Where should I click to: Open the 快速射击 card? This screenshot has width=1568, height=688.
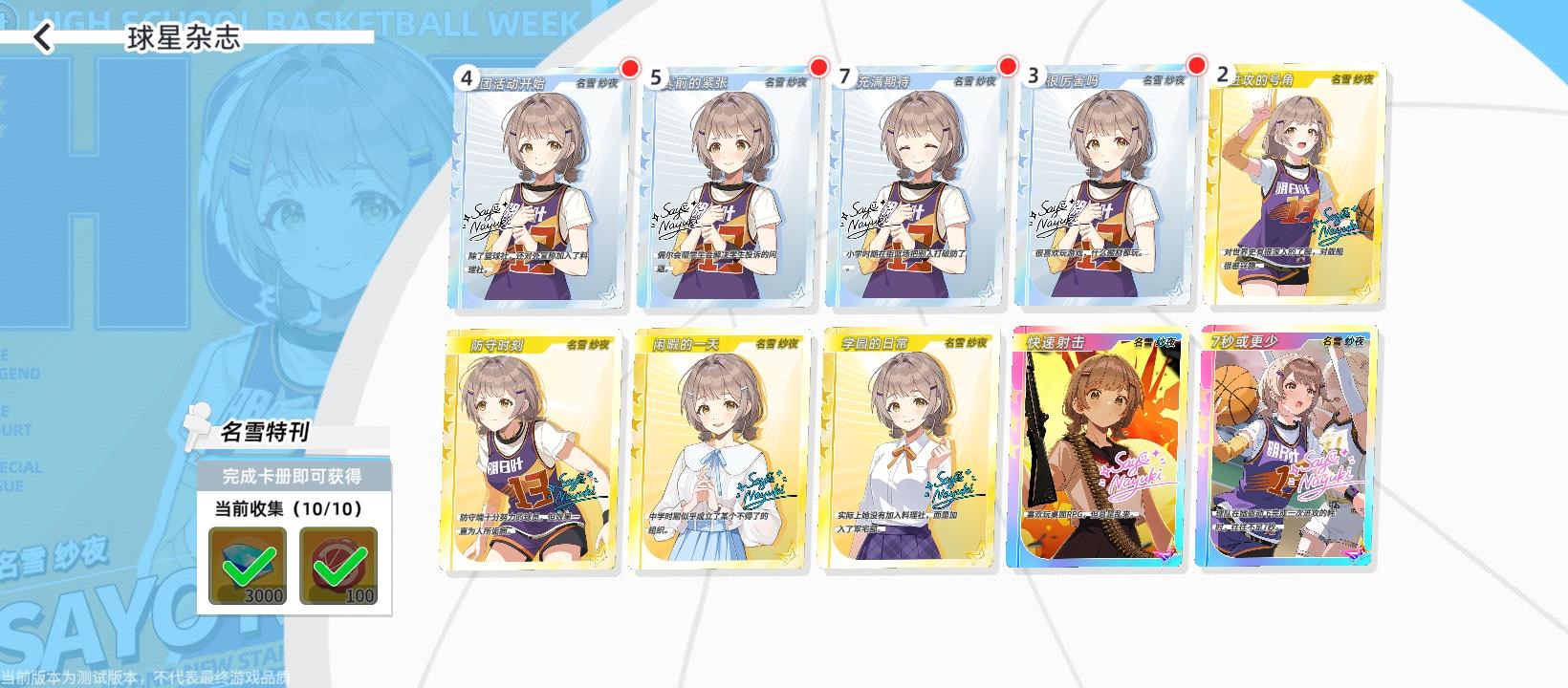1098,449
